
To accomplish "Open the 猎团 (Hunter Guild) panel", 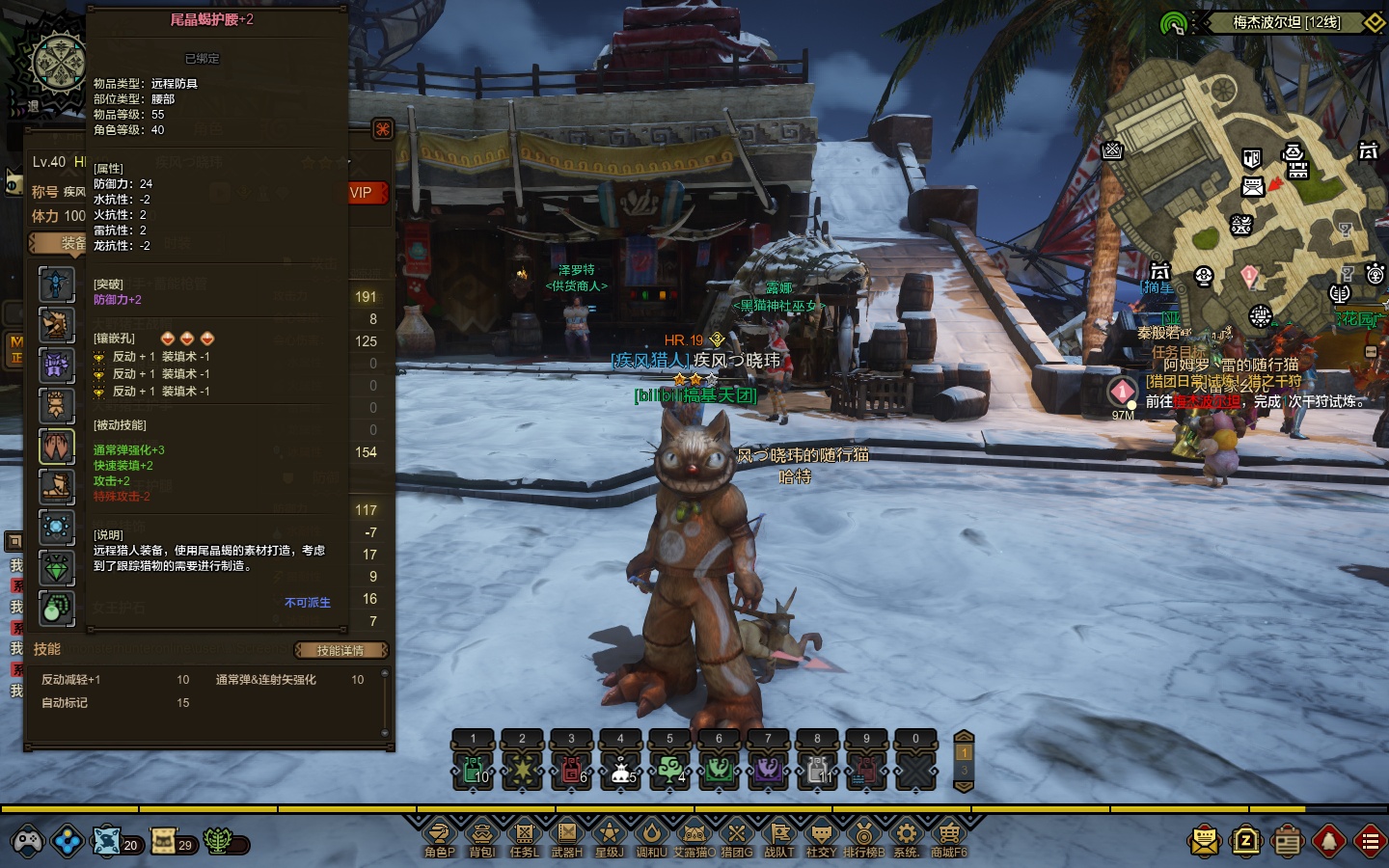I will pyautogui.click(x=737, y=835).
